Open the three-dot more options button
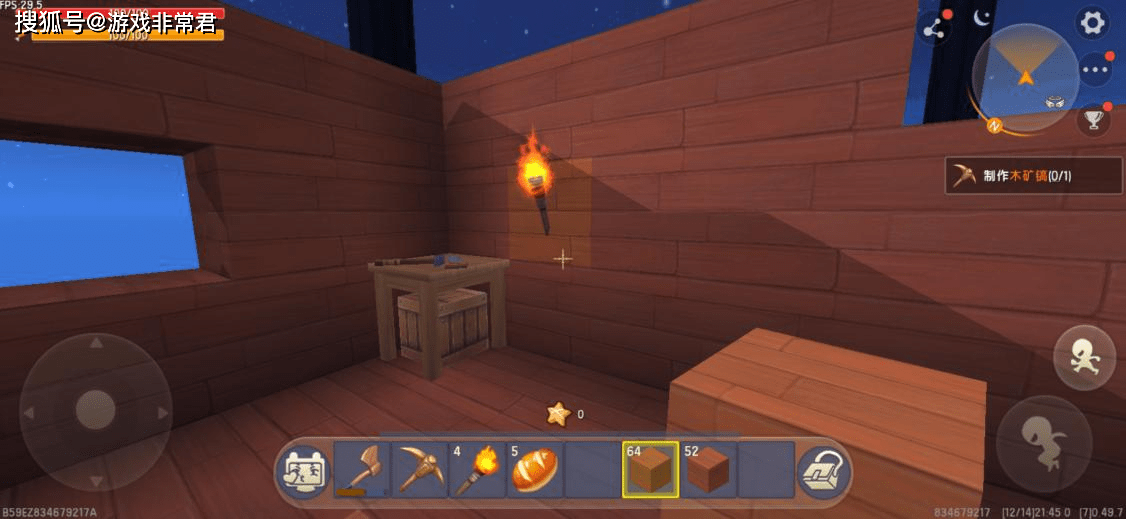This screenshot has width=1126, height=519. pos(1096,70)
